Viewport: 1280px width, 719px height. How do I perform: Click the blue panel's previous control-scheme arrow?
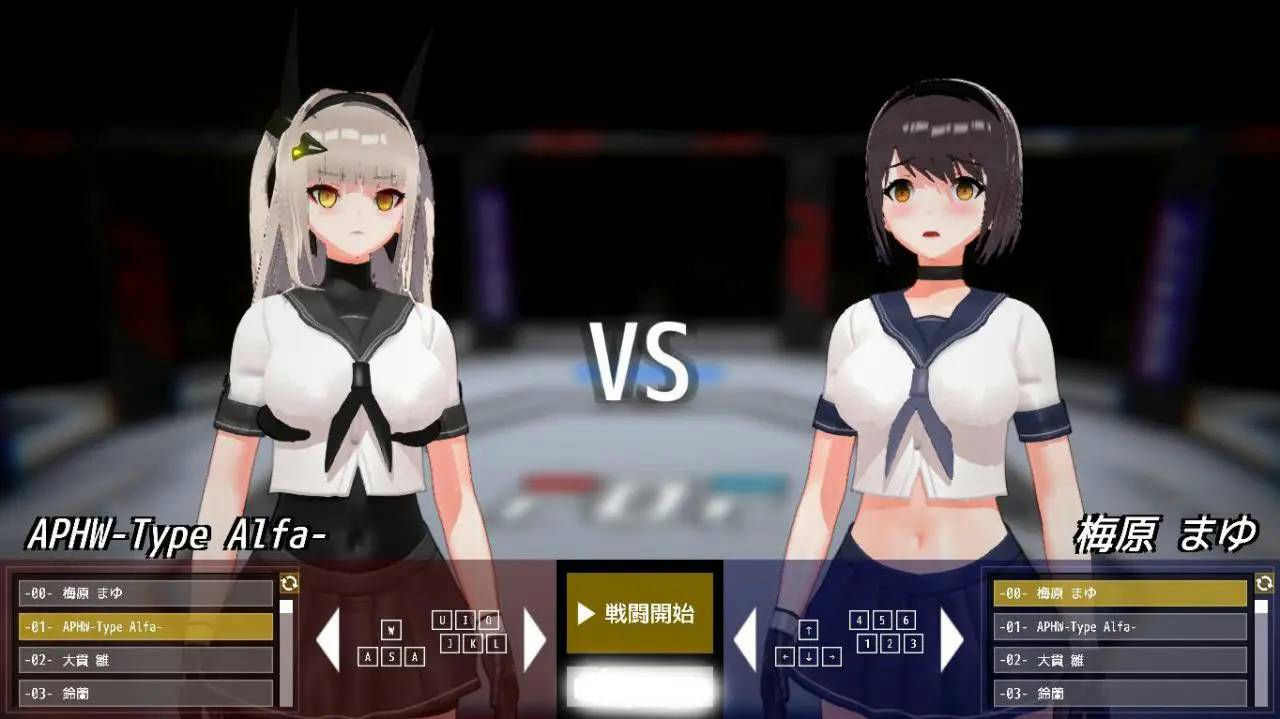coord(746,640)
